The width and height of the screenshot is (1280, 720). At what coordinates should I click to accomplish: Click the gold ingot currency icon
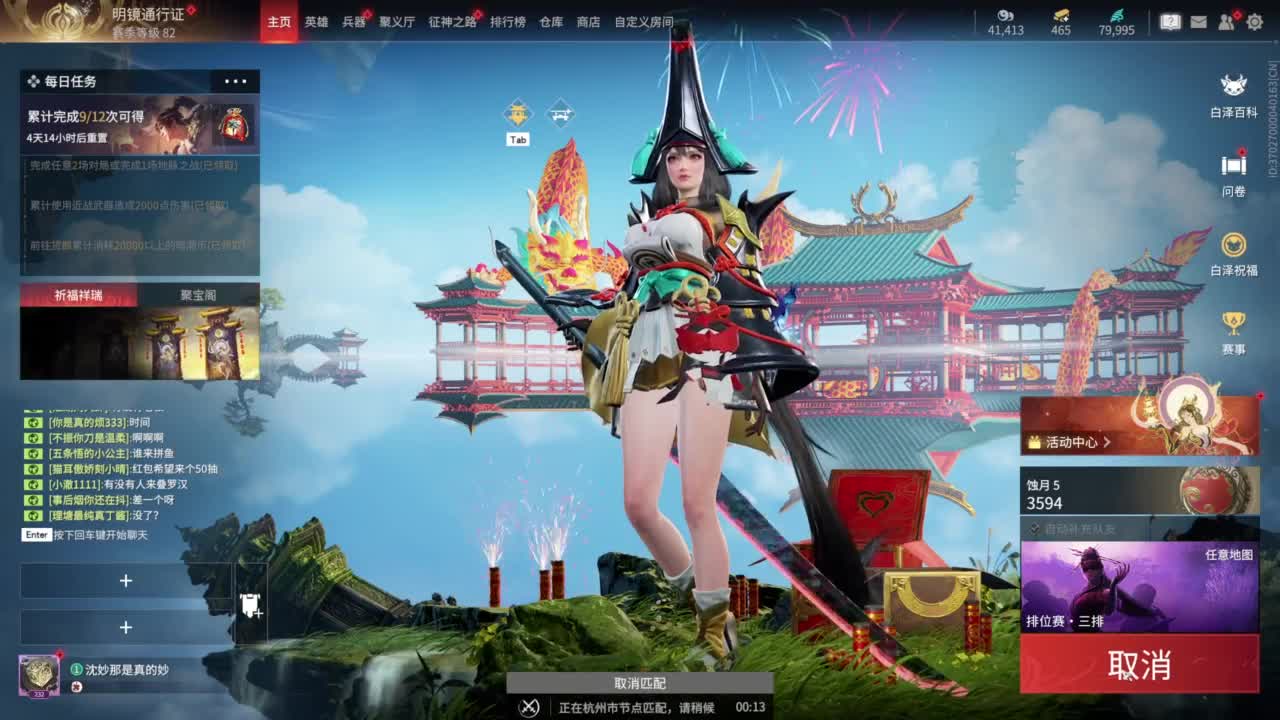[1059, 17]
